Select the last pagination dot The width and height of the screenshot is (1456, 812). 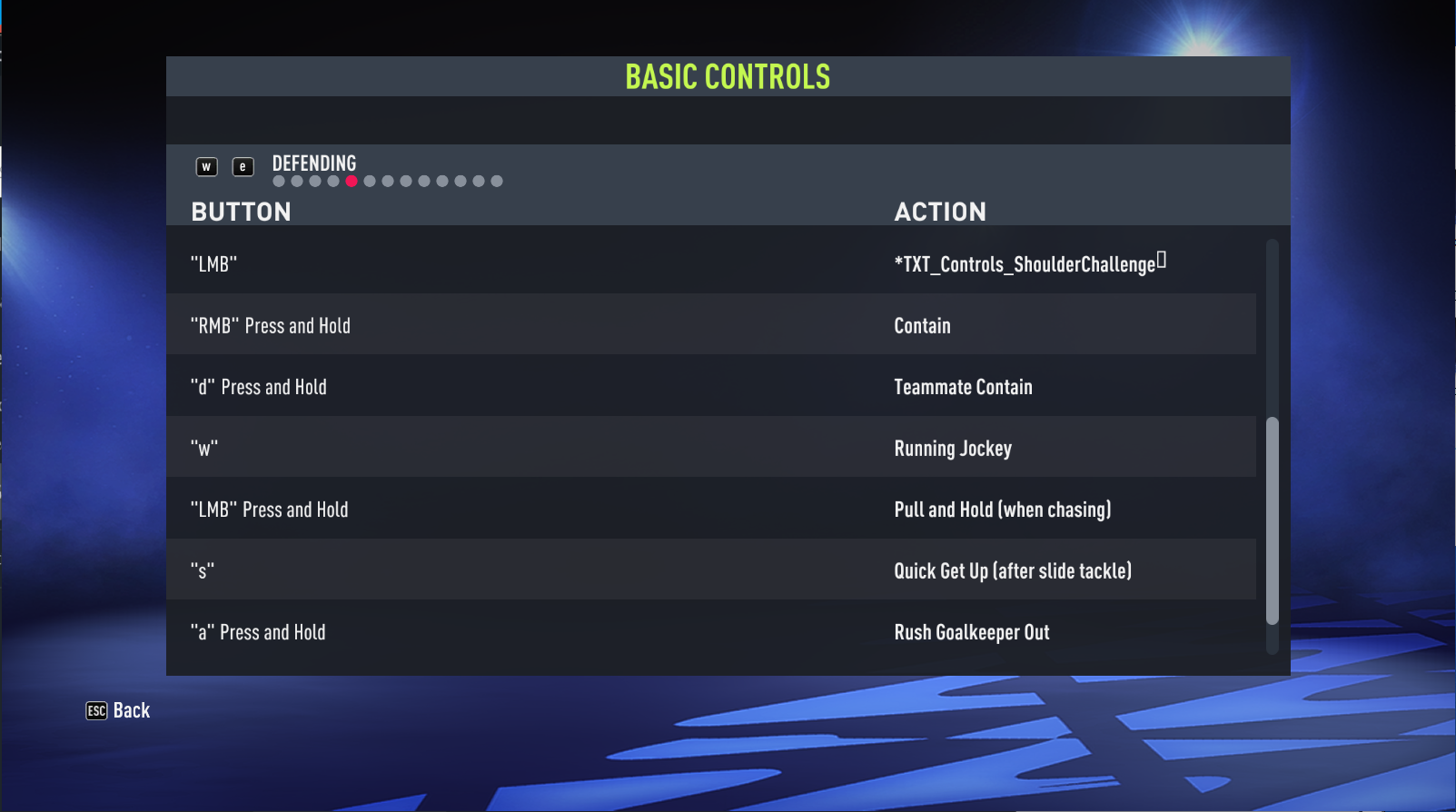click(x=496, y=181)
